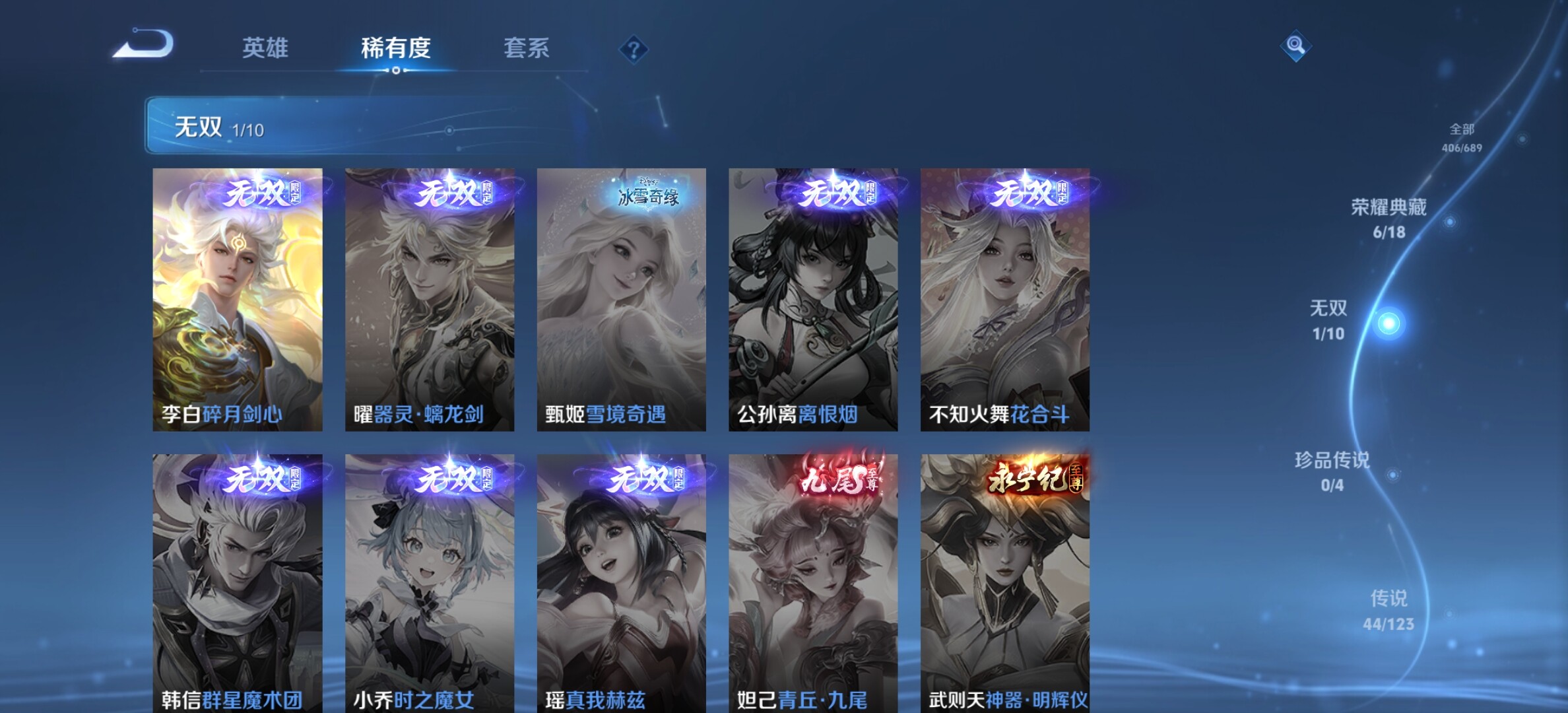Open the magnifying glass search

(x=1295, y=46)
